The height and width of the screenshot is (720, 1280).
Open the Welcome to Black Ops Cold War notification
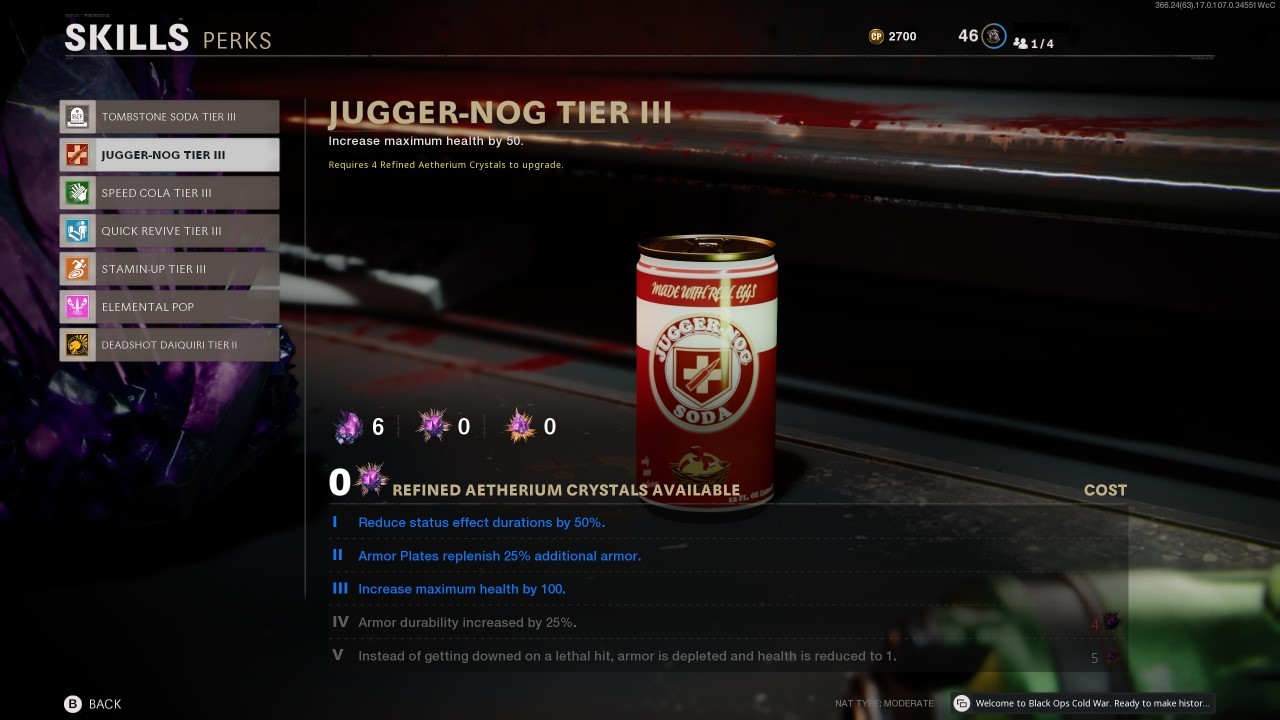[1085, 703]
